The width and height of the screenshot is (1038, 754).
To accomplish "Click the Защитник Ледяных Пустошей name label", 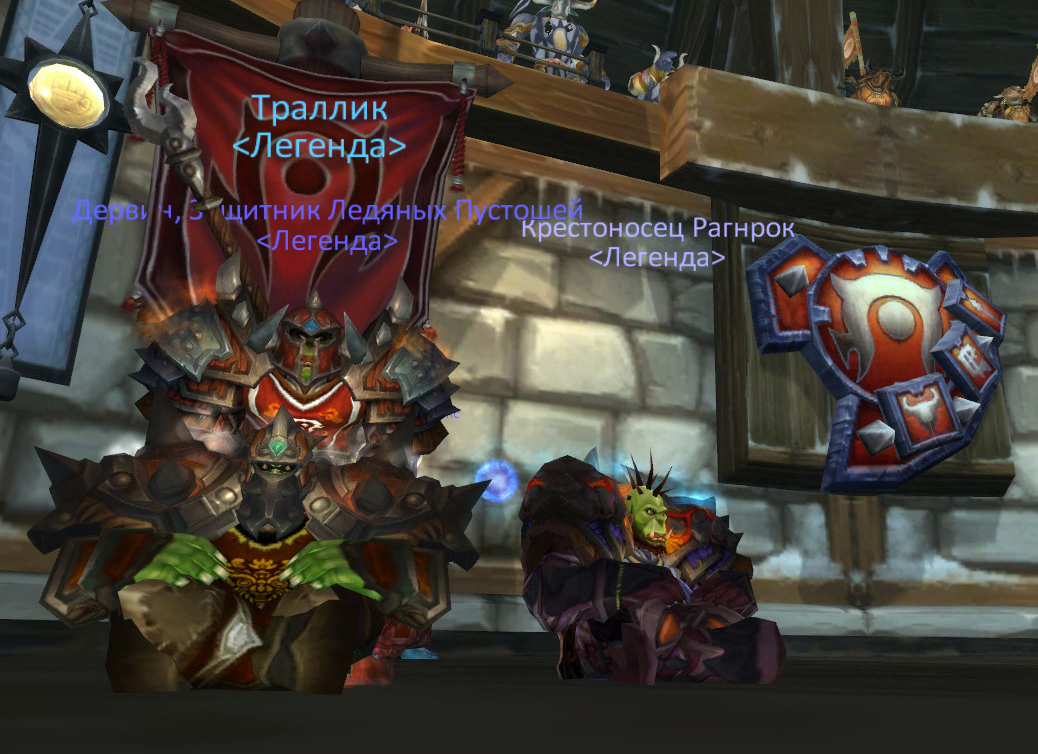I will point(327,211).
